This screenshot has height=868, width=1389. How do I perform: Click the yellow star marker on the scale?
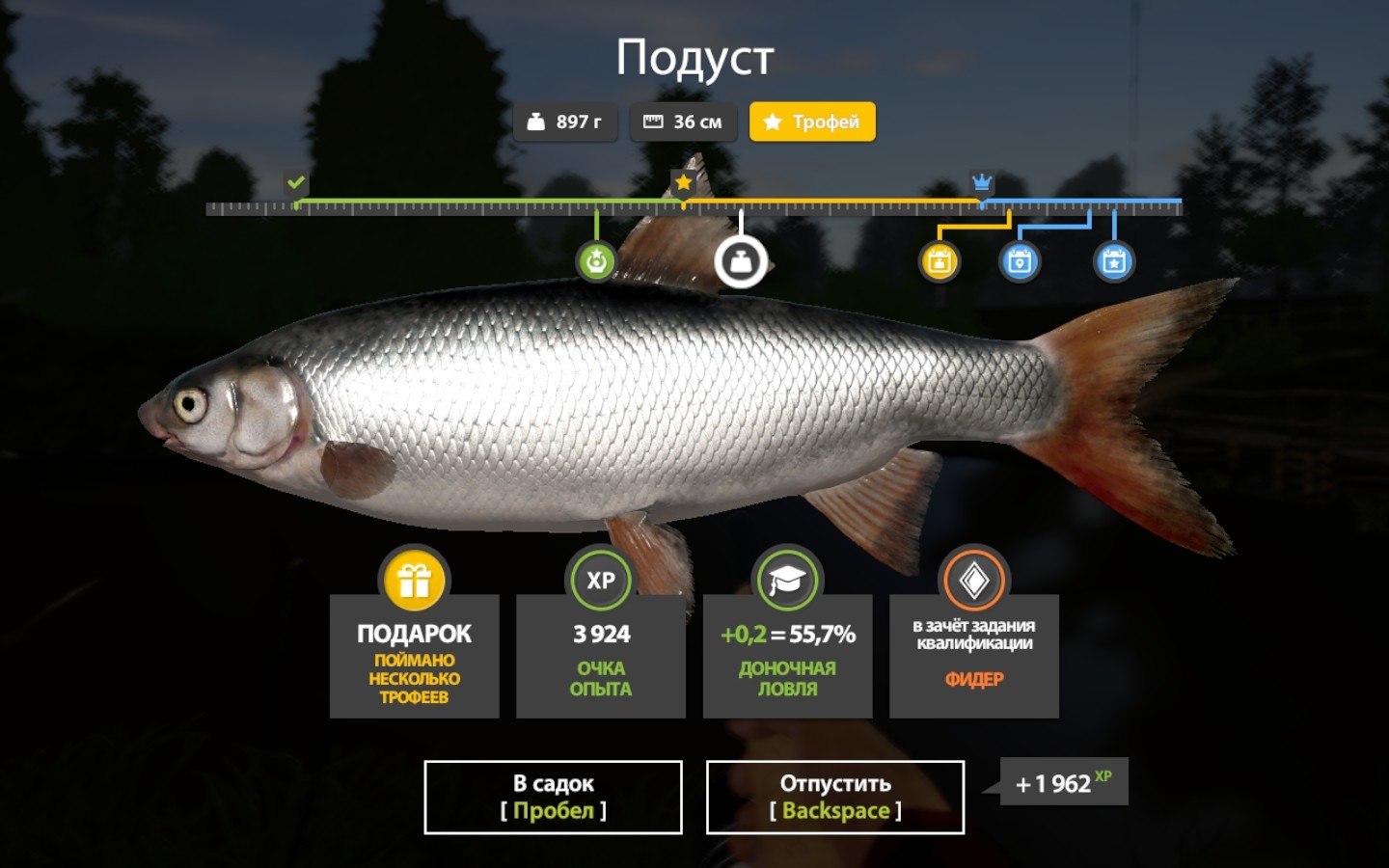(684, 182)
